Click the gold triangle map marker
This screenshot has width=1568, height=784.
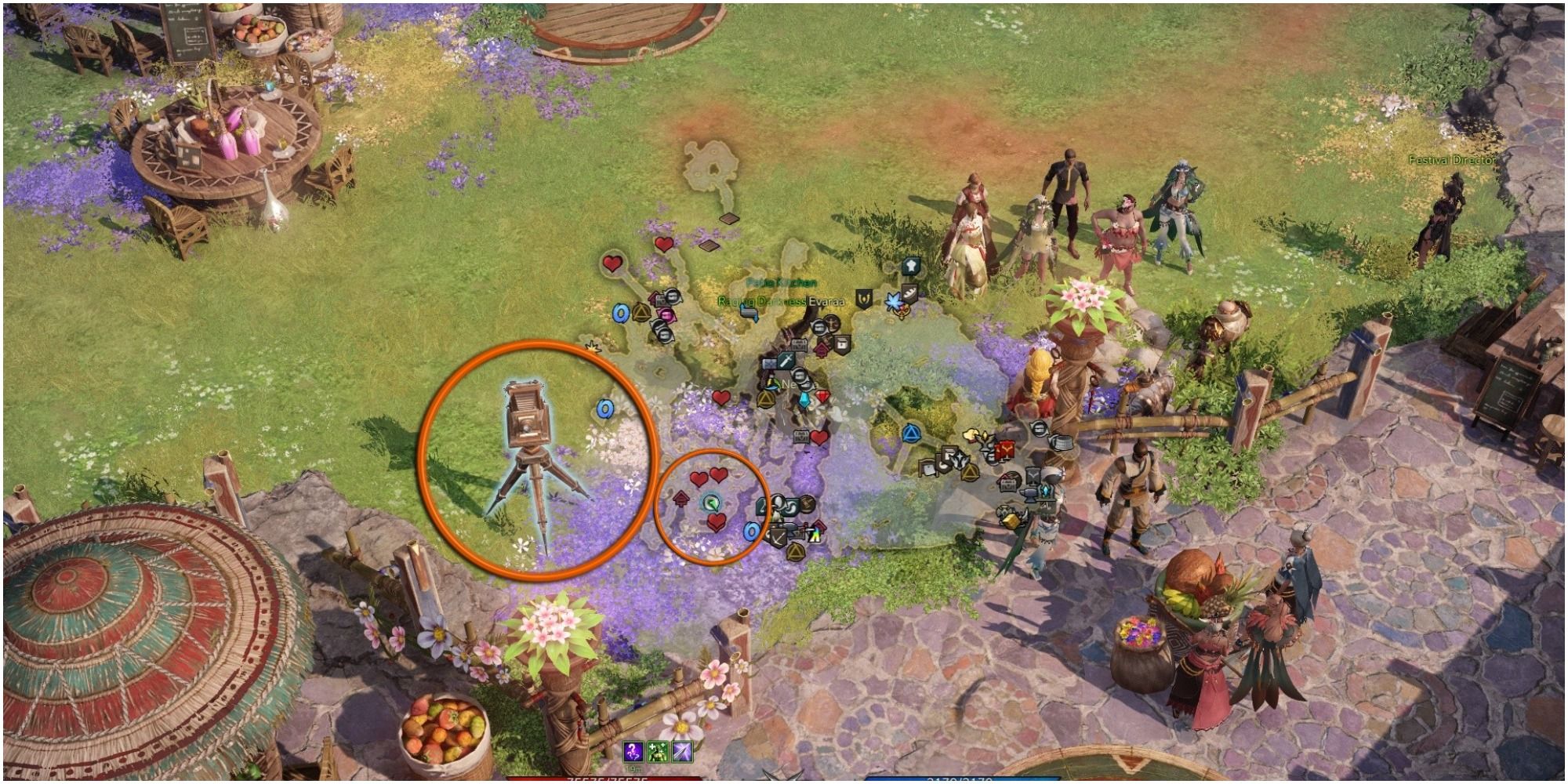tap(765, 400)
